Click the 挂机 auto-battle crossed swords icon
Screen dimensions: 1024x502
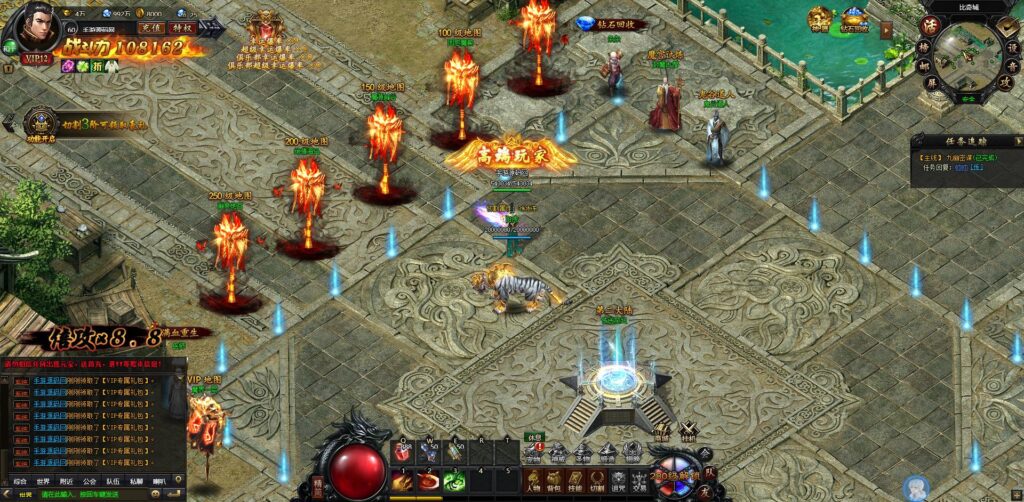pyautogui.click(x=688, y=436)
